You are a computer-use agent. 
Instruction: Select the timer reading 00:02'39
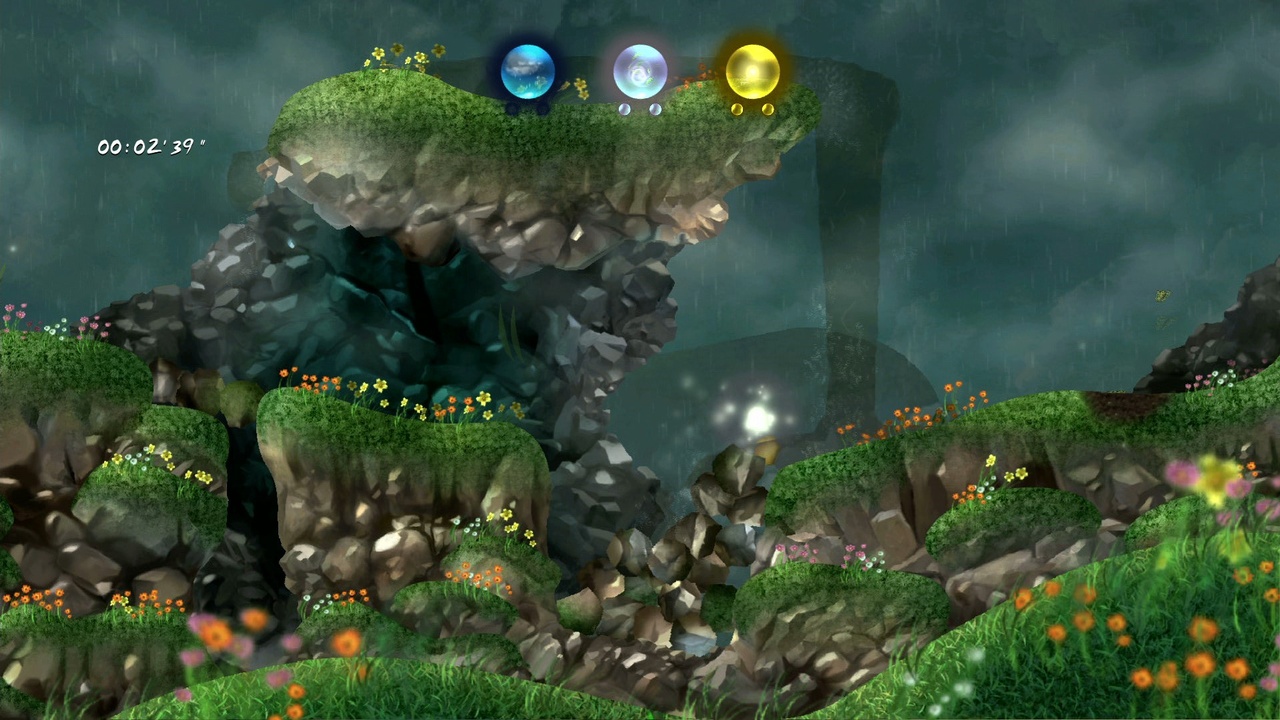[x=150, y=145]
